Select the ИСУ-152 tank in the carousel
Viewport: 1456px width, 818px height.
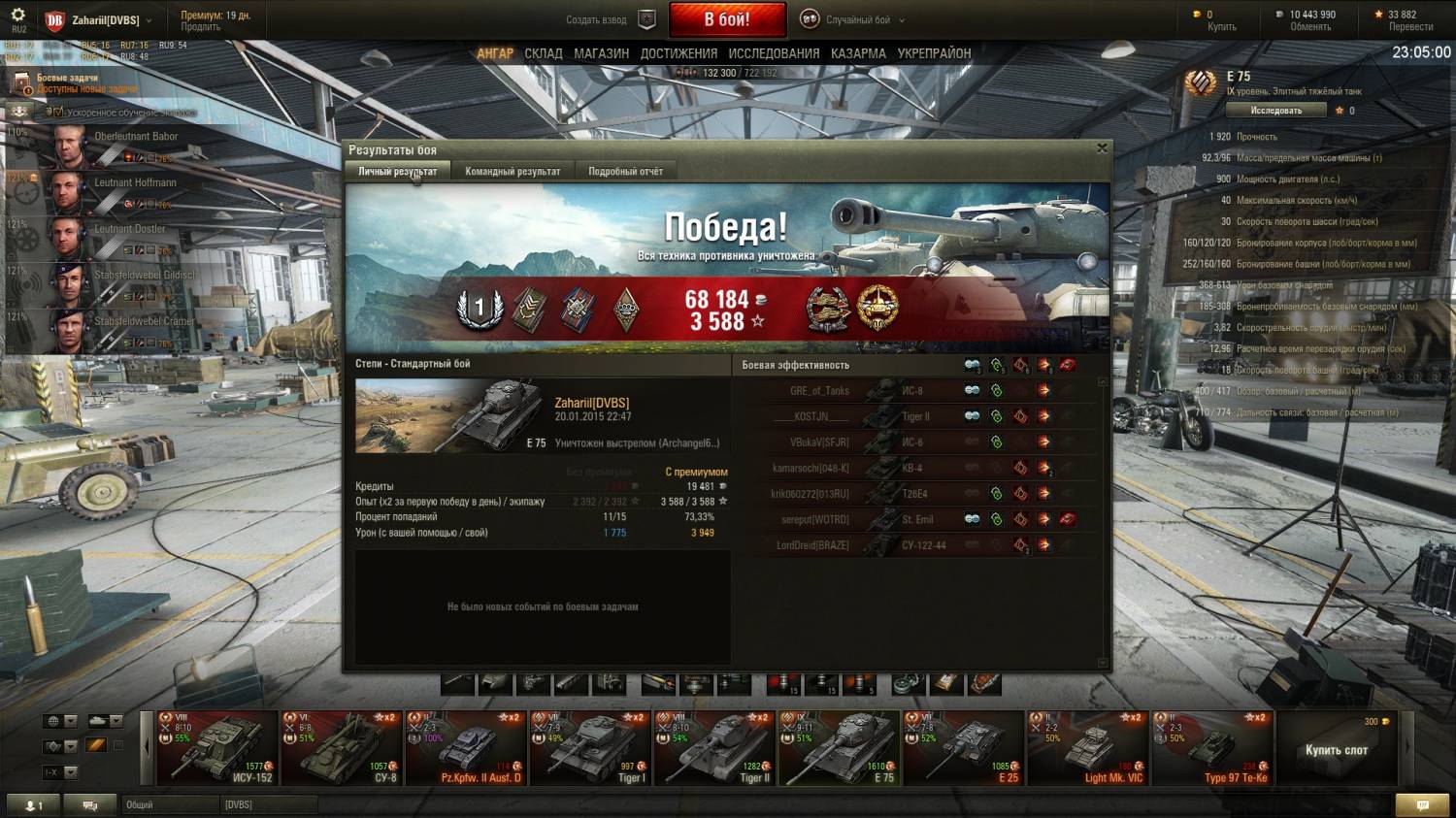pyautogui.click(x=216, y=748)
